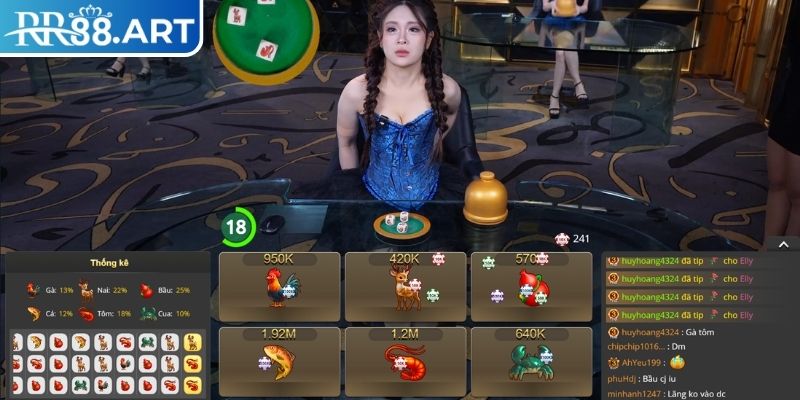Bet on the deer tile
The width and height of the screenshot is (800, 400).
click(x=404, y=285)
